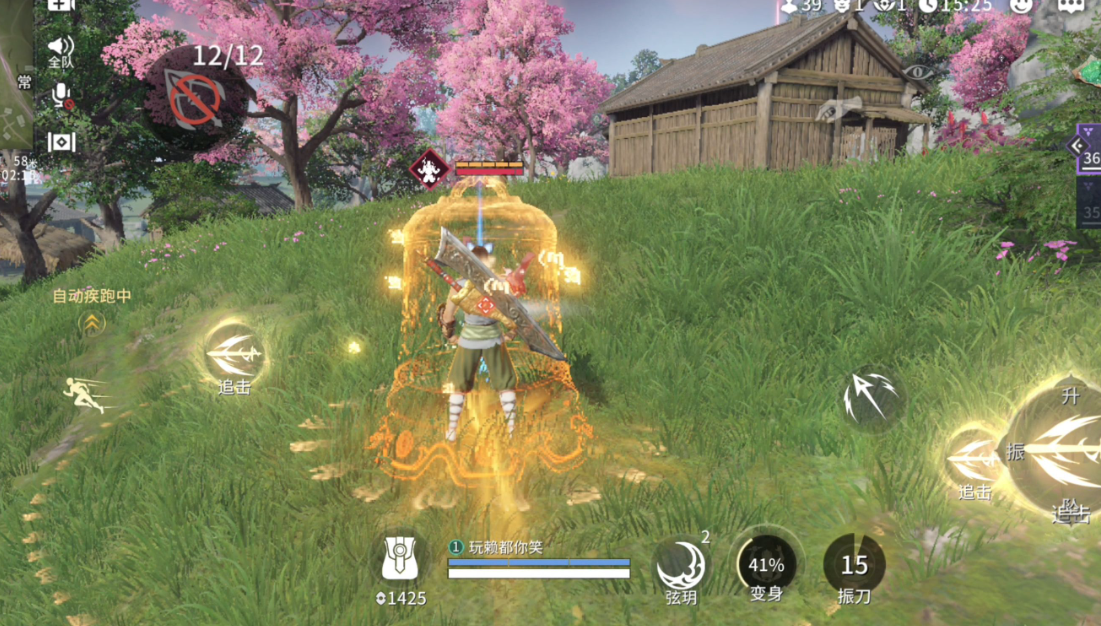Open the chat bubble icon
This screenshot has height=626, width=1101.
click(x=1072, y=5)
